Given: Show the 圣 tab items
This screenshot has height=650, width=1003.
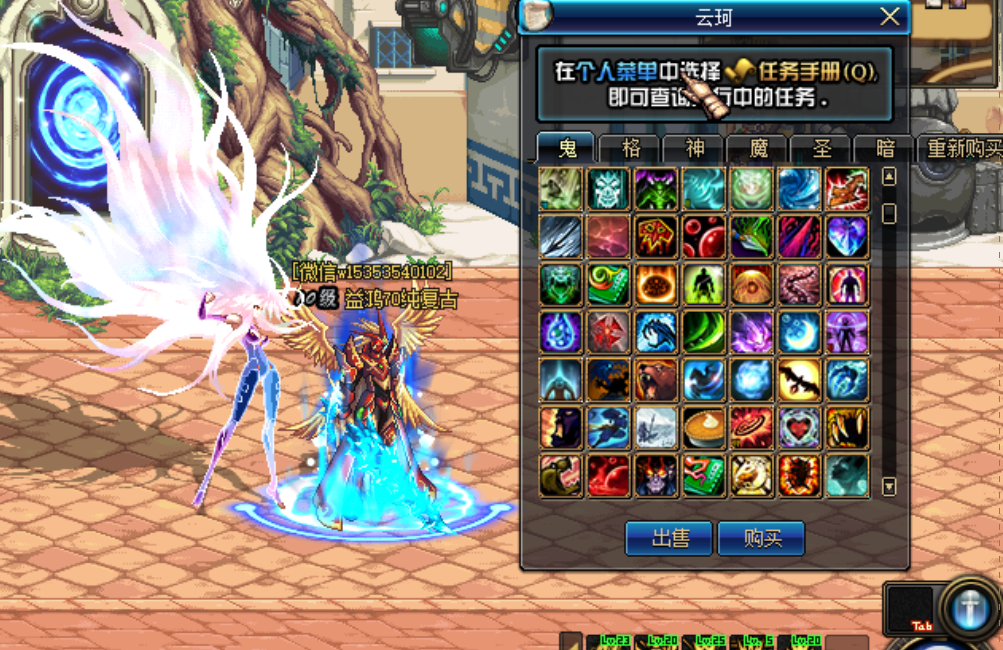Looking at the screenshot, I should coord(822,149).
